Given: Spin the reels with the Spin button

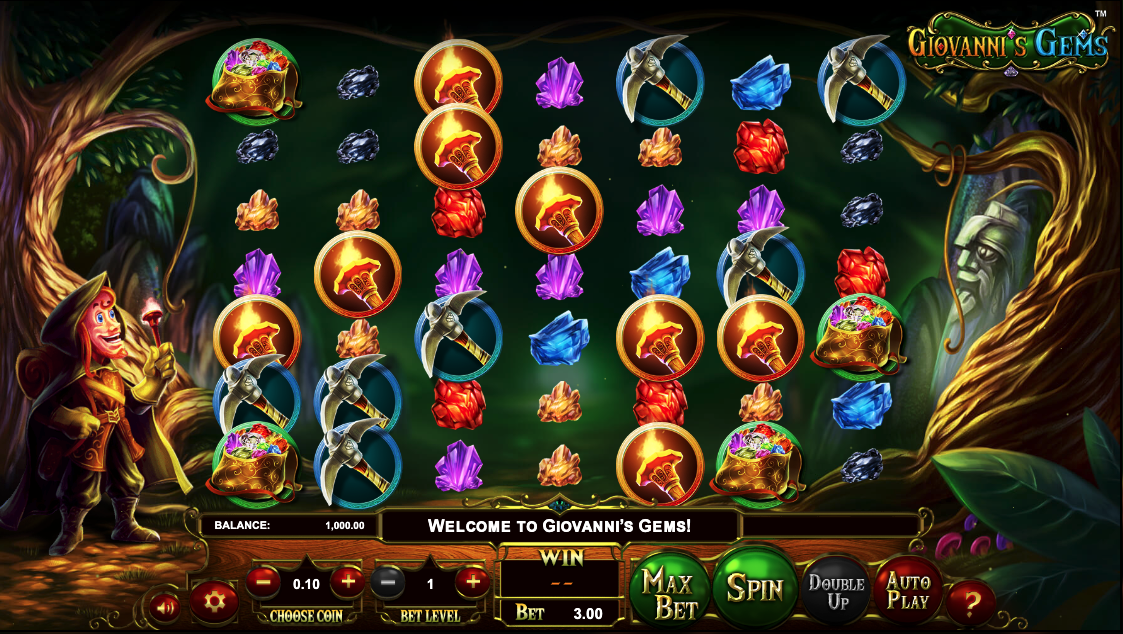Looking at the screenshot, I should click(x=754, y=587).
